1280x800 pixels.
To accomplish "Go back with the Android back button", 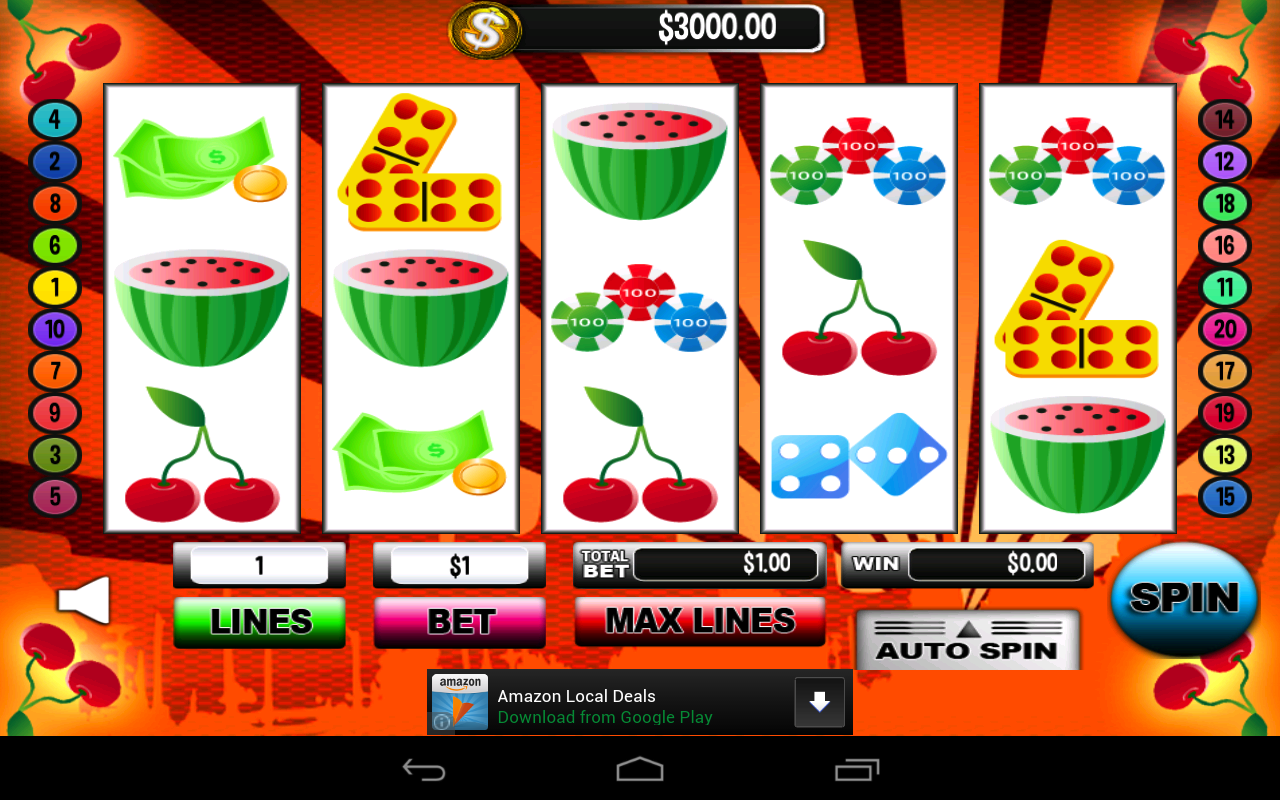I will [x=424, y=769].
